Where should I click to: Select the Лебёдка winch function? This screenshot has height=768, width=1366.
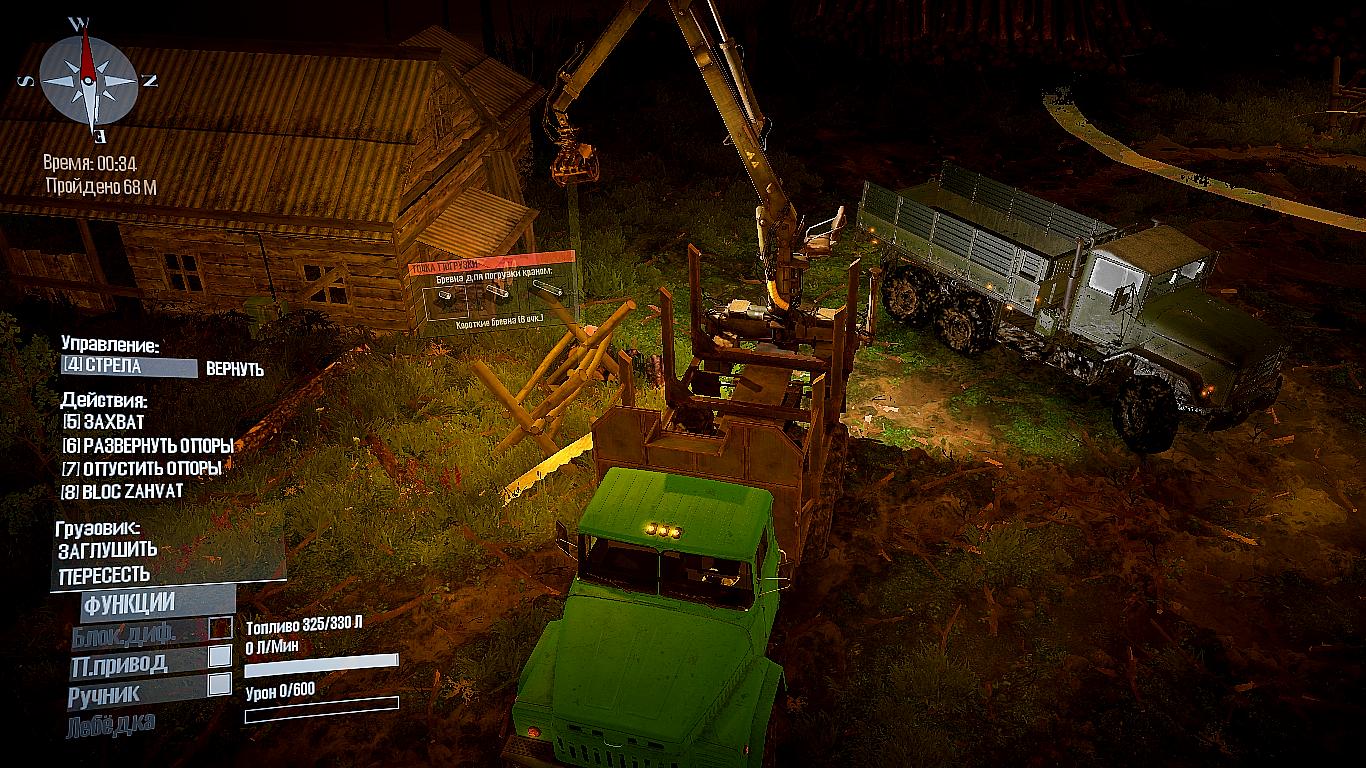pyautogui.click(x=111, y=725)
